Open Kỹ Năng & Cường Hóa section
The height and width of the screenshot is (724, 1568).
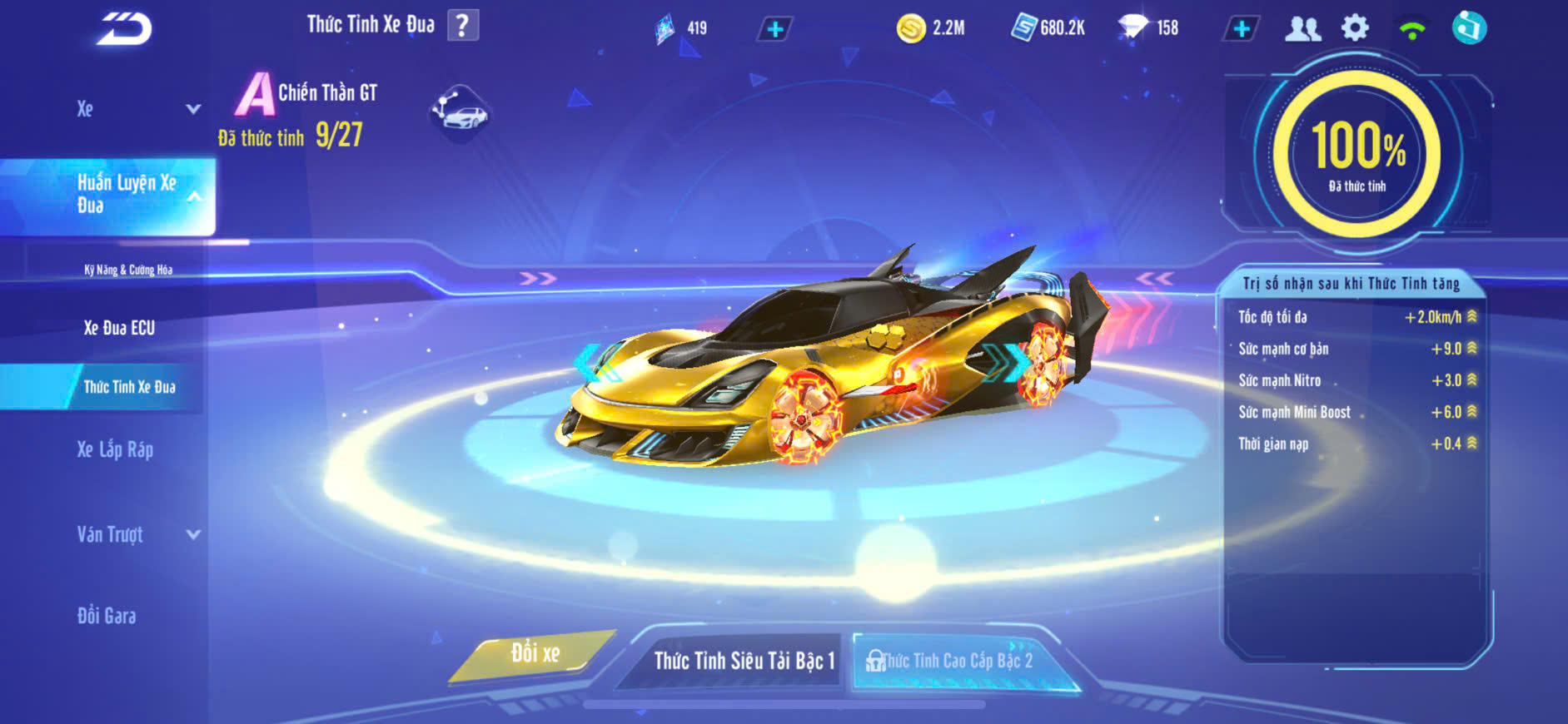tap(128, 270)
